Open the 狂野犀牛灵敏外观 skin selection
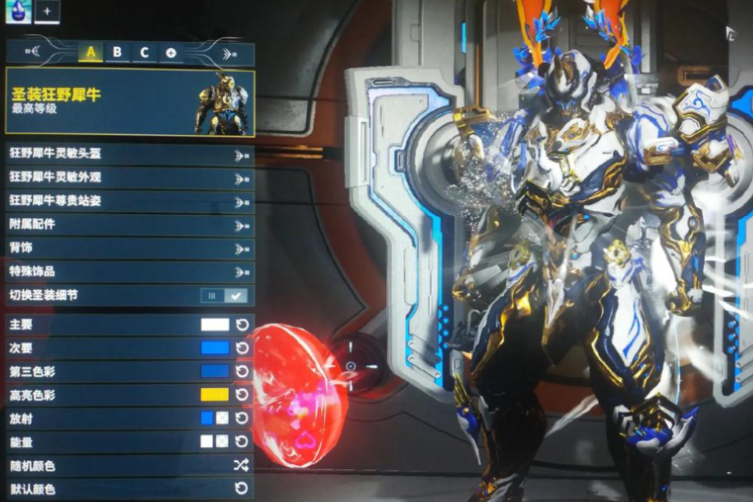 (128, 178)
